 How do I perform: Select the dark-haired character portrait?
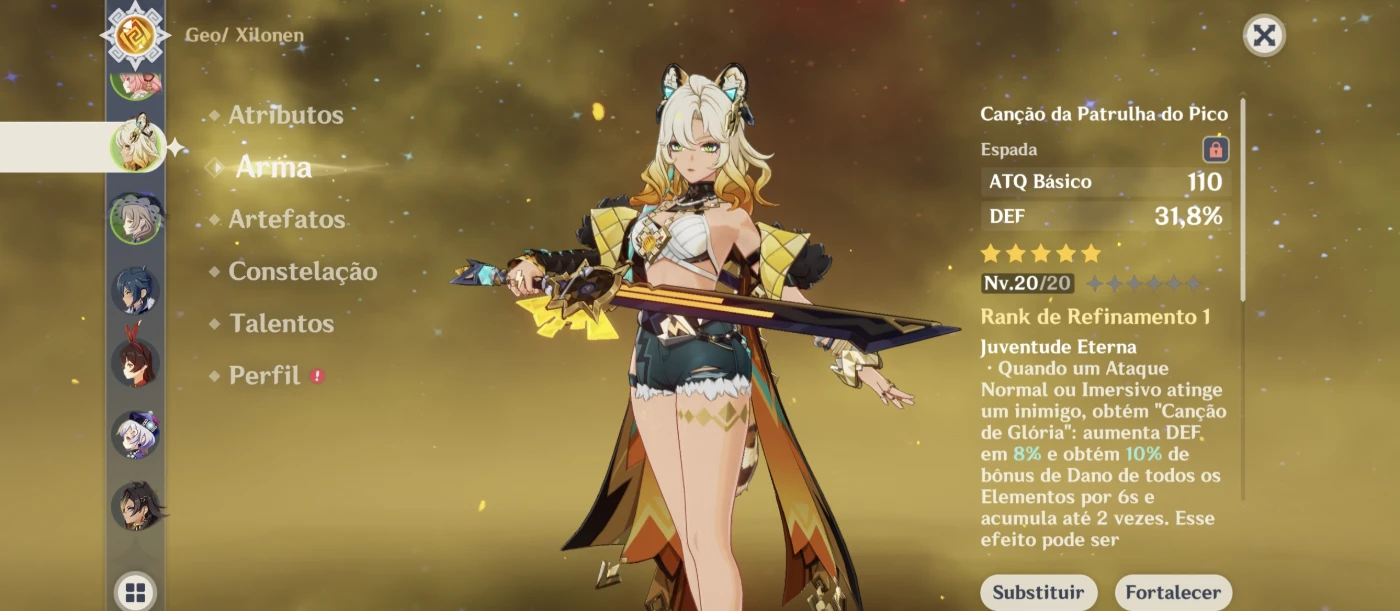click(135, 506)
